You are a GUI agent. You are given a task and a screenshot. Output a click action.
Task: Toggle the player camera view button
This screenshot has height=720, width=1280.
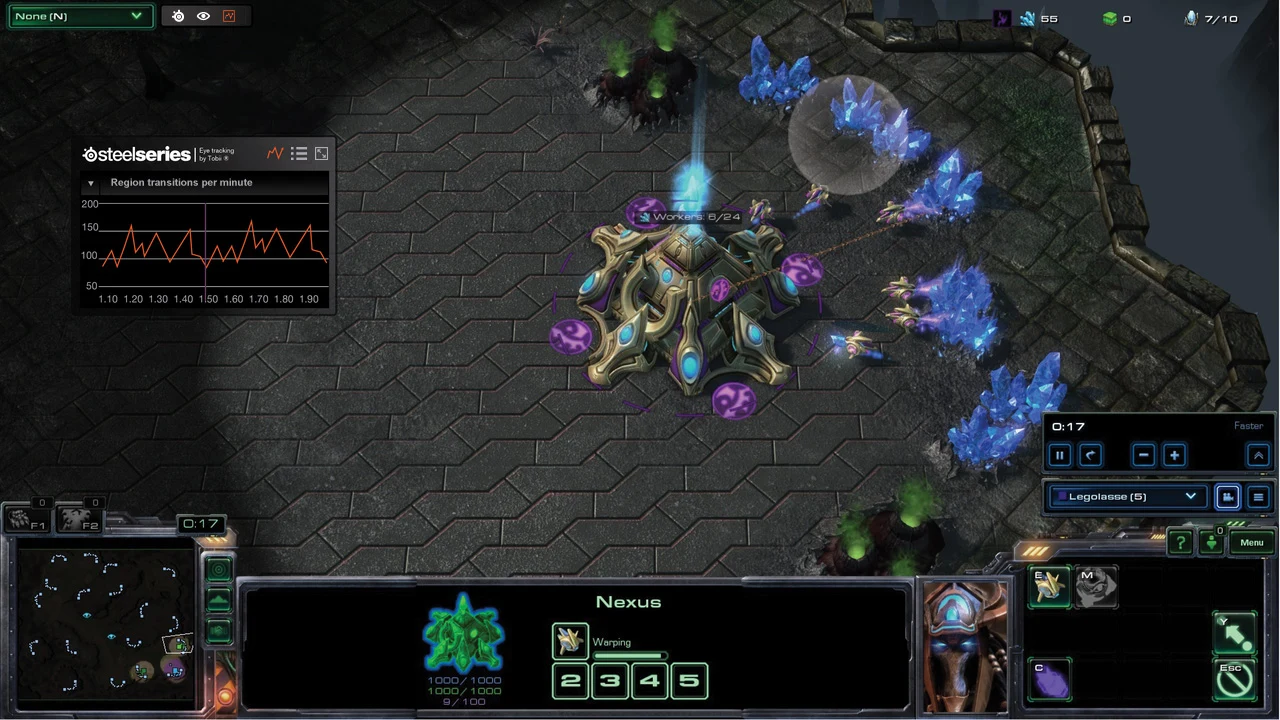coord(1227,497)
